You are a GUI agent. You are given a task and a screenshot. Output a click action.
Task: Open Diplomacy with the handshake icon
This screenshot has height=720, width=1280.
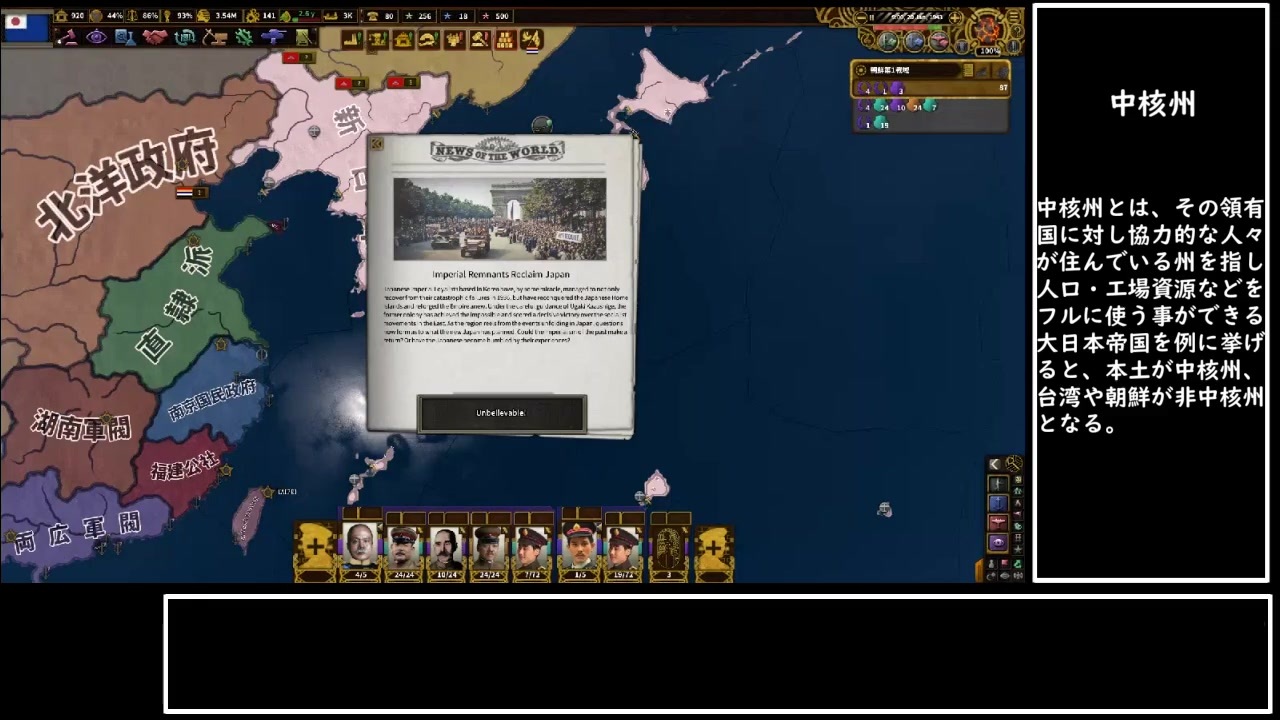coord(153,38)
